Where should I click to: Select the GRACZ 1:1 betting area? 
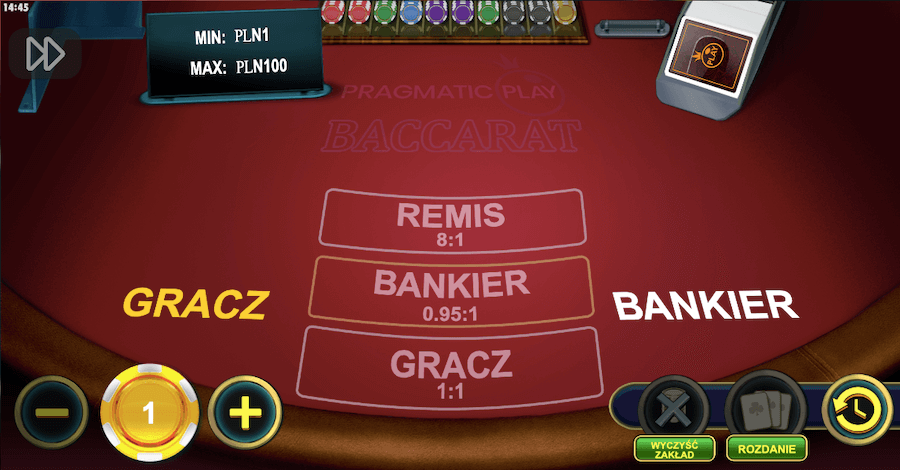pos(449,370)
